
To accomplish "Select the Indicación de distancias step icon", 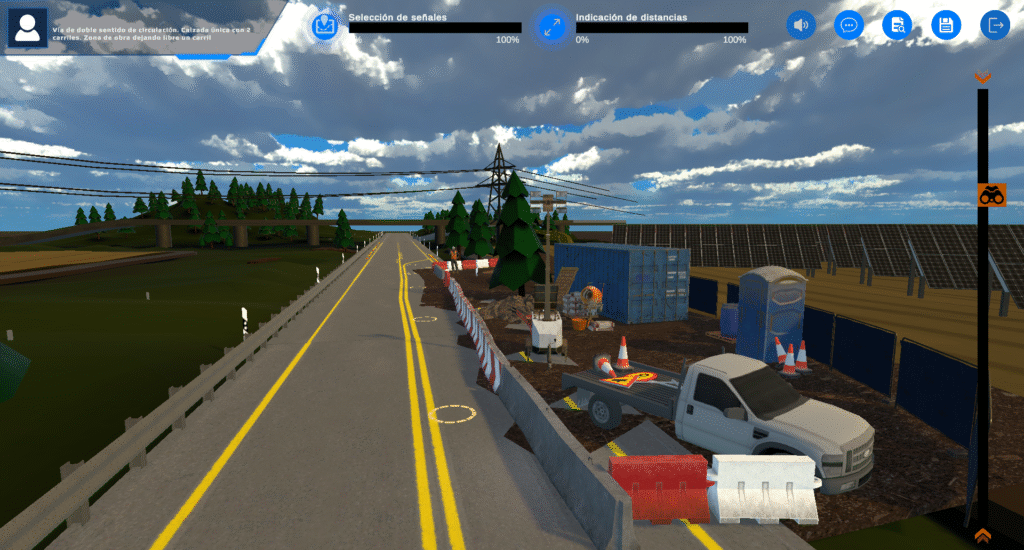I will coord(551,27).
